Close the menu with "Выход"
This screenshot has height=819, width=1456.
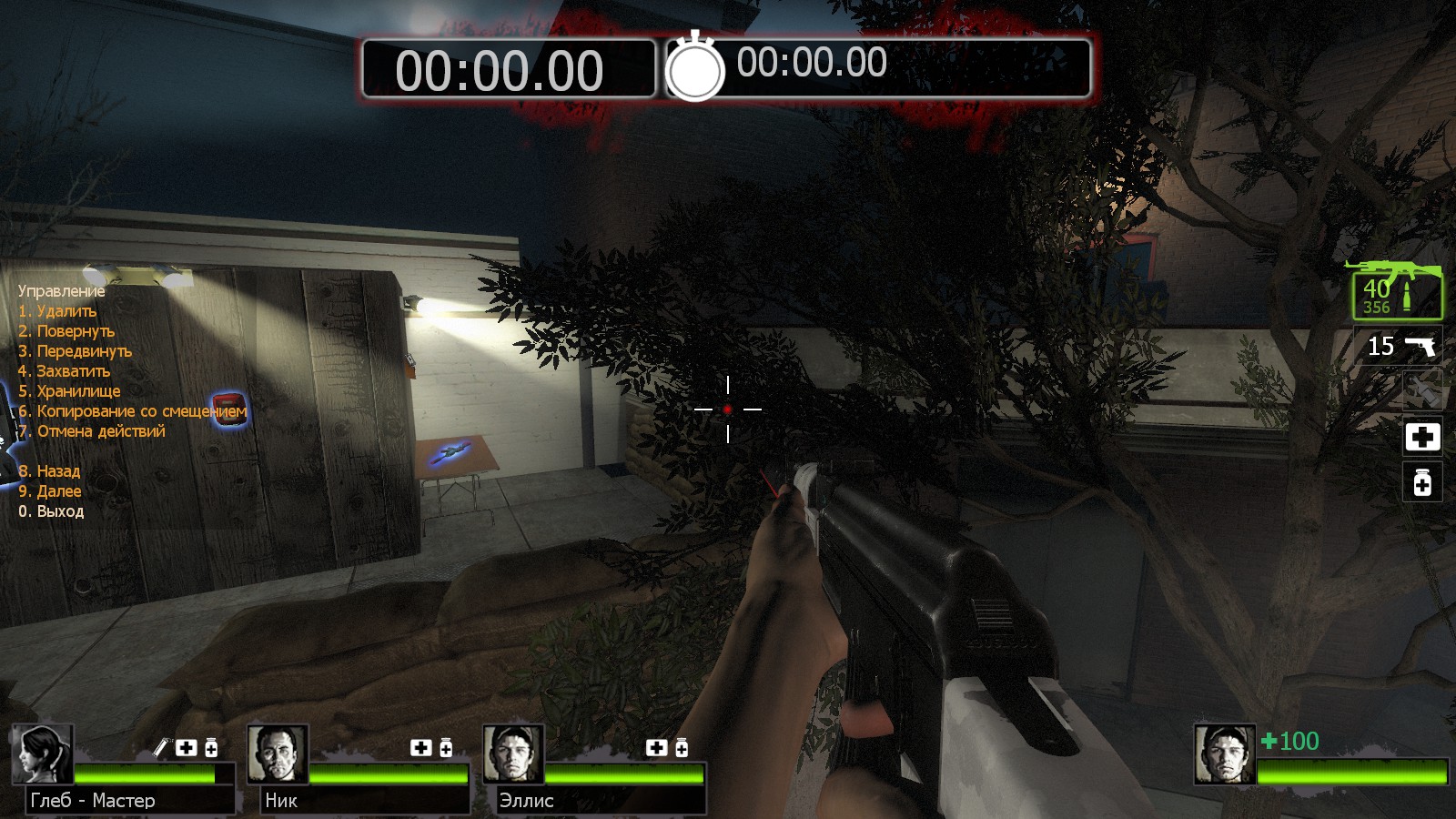(x=51, y=511)
